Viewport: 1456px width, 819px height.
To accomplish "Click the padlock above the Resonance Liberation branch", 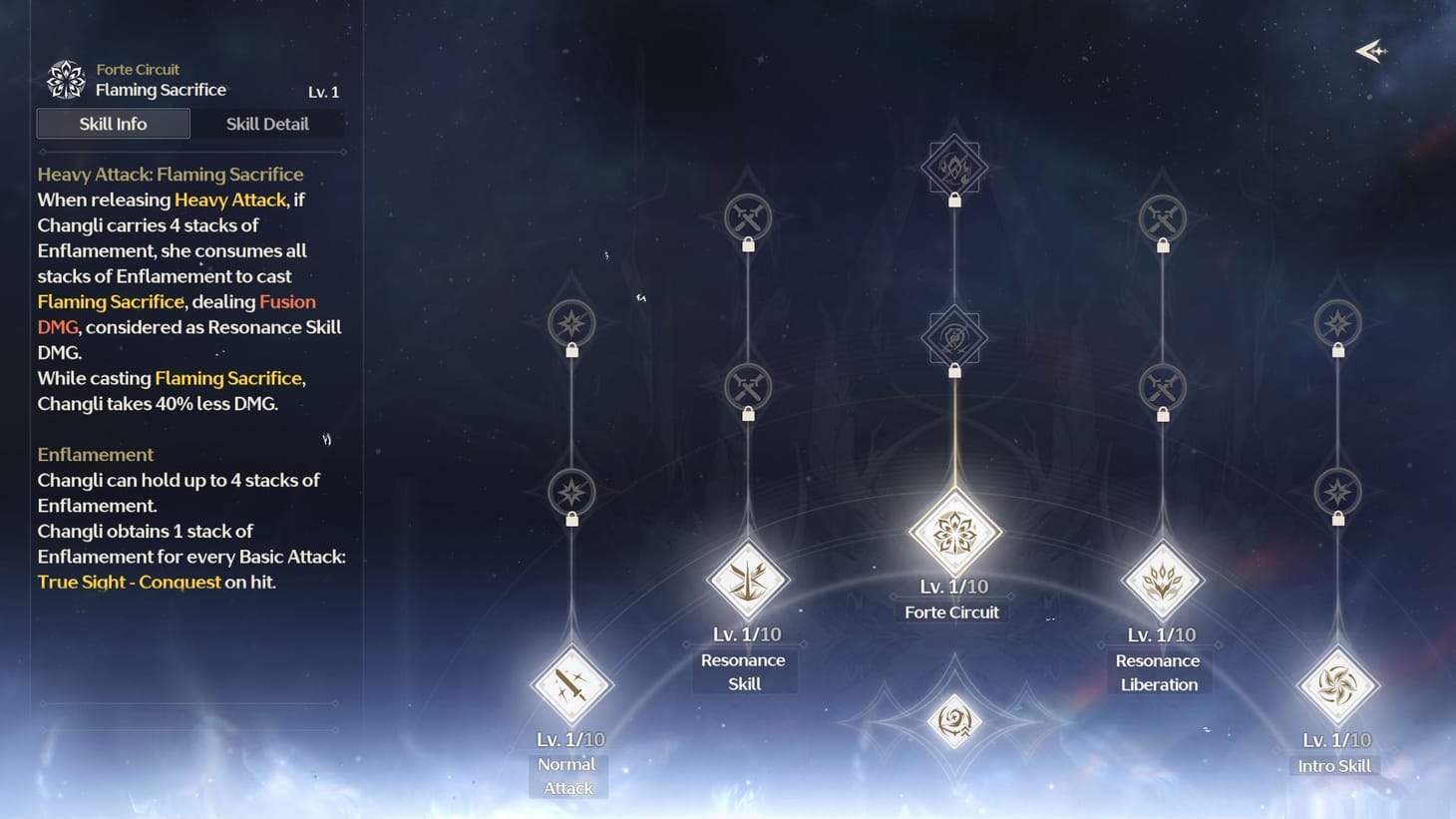I will pyautogui.click(x=1161, y=246).
